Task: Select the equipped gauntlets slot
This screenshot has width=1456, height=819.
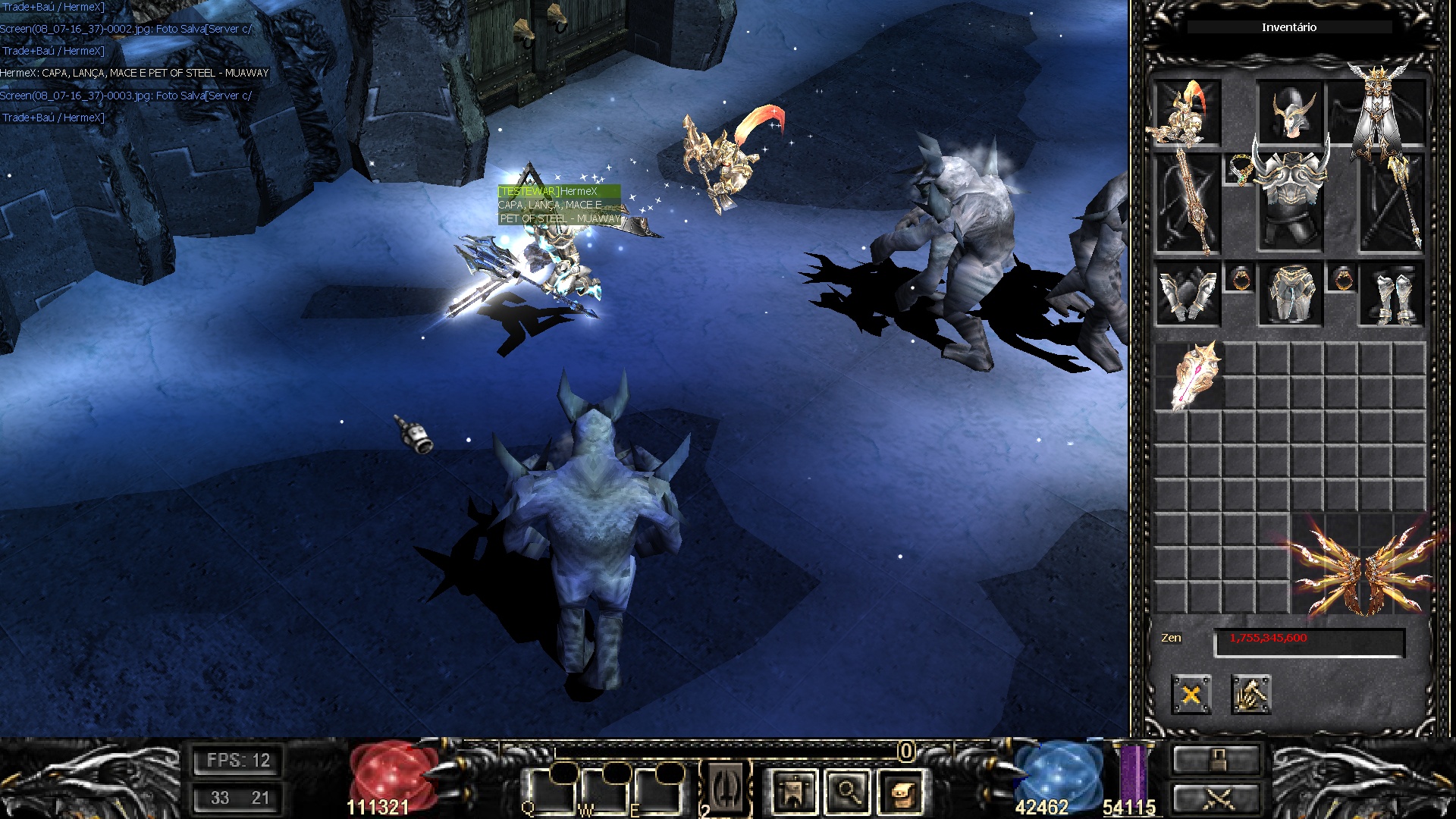Action: pos(1187,296)
